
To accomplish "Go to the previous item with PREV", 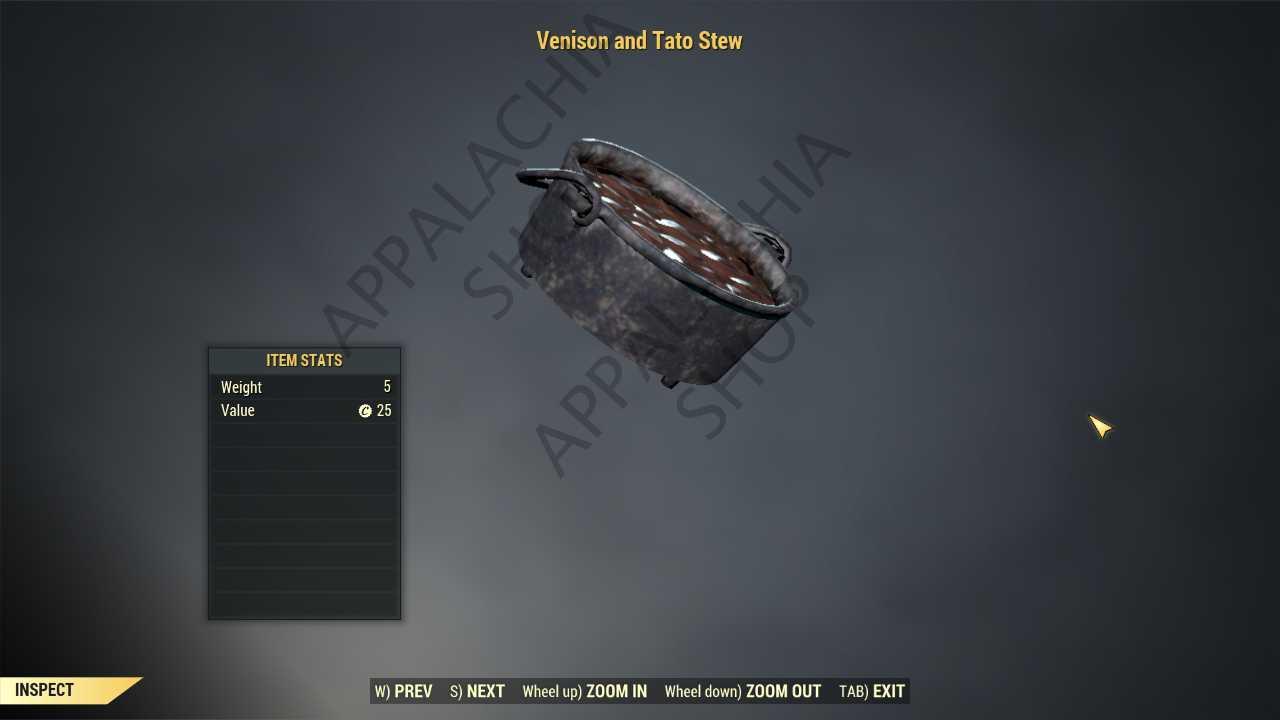I will 404,691.
